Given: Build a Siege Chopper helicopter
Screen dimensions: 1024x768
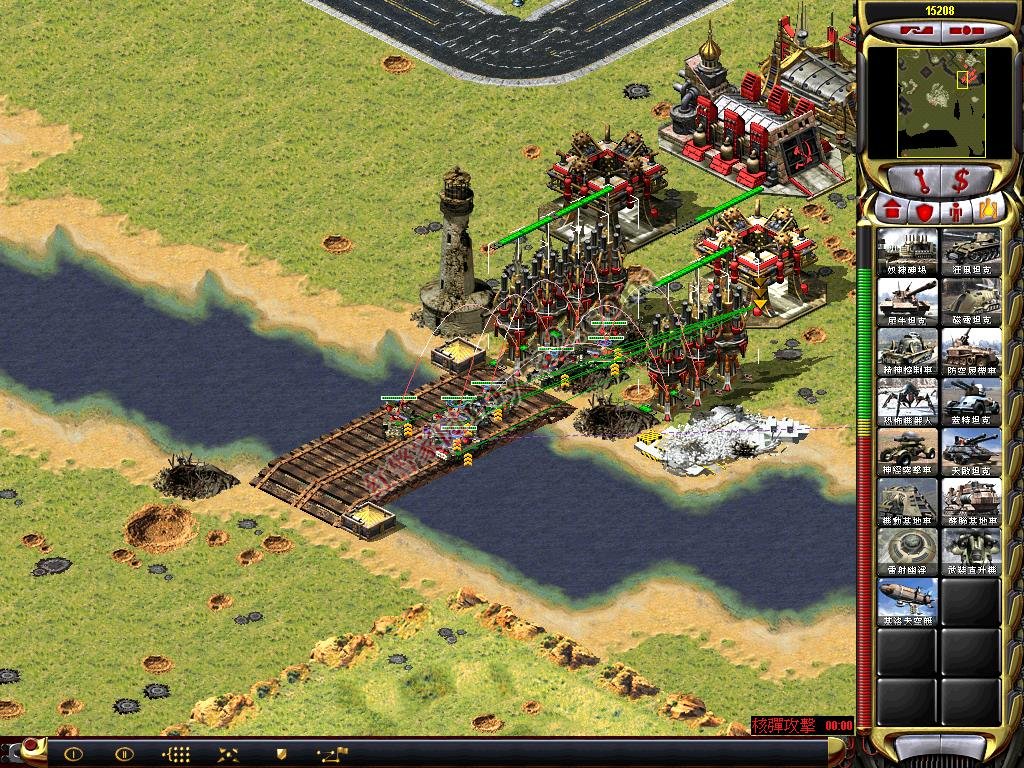Looking at the screenshot, I should pos(970,551).
